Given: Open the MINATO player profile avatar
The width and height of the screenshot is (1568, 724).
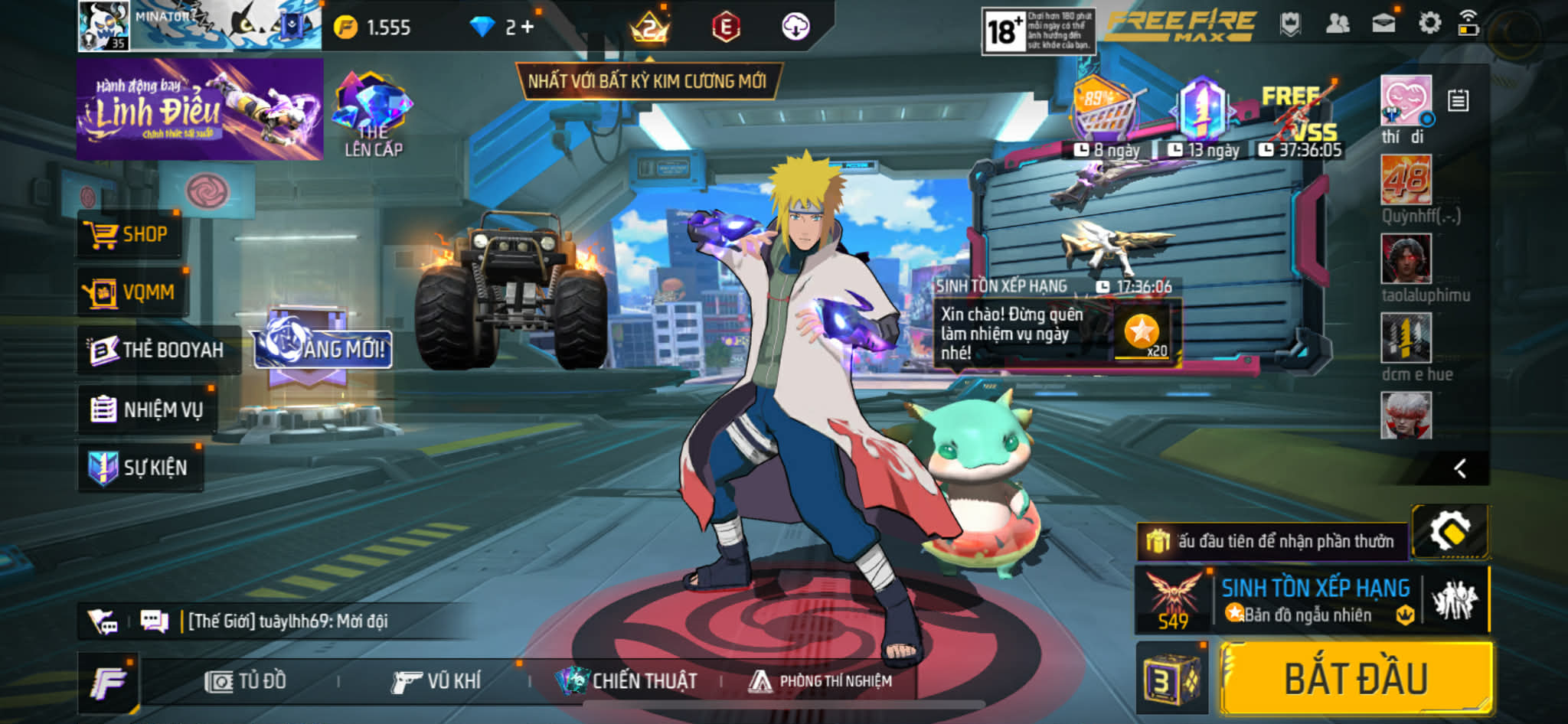Looking at the screenshot, I should coord(104,26).
